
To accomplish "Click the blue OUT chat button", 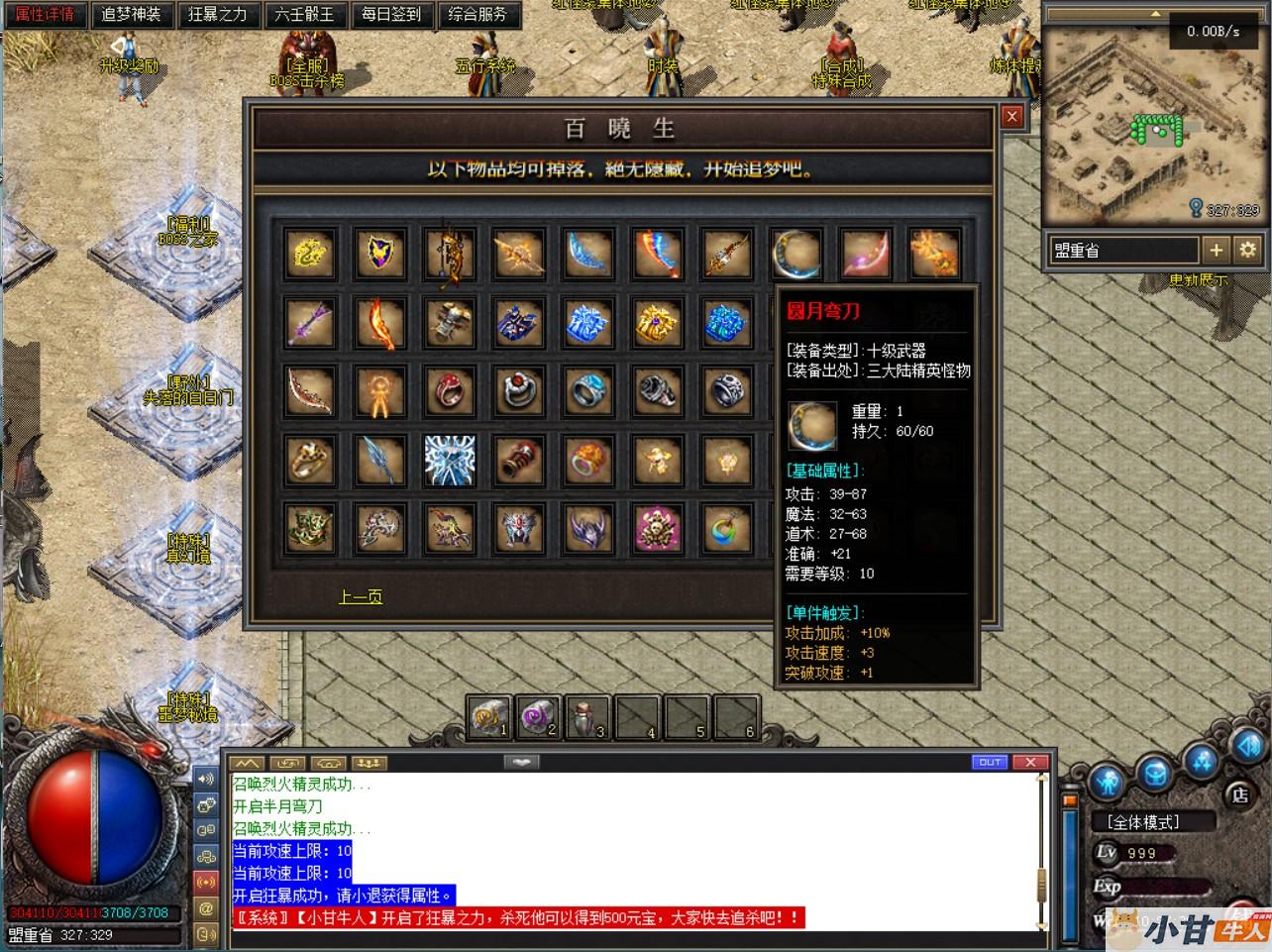I will pos(991,762).
